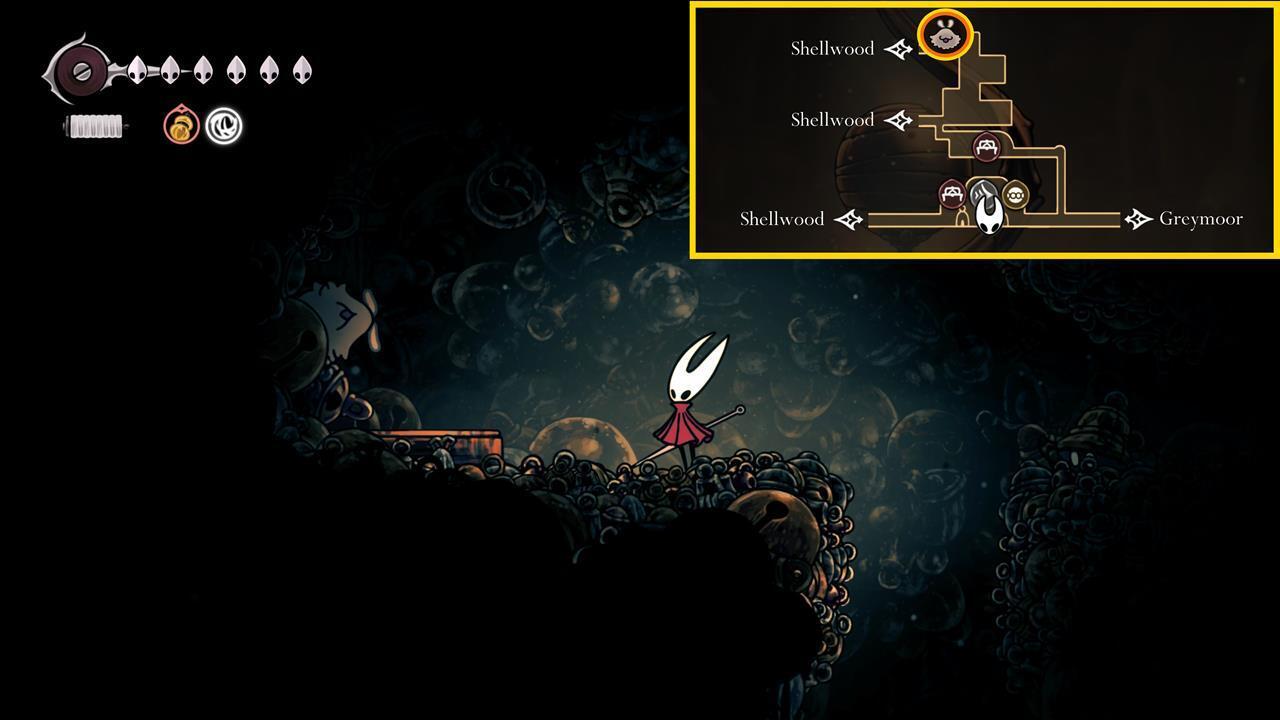Click the leftmost health mask icon
Image resolution: width=1280 pixels, height=720 pixels.
[135, 70]
